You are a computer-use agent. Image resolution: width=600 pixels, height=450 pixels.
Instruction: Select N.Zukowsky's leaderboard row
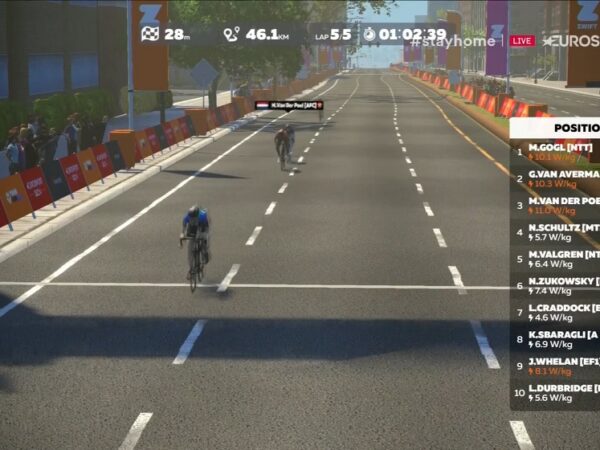[560, 285]
